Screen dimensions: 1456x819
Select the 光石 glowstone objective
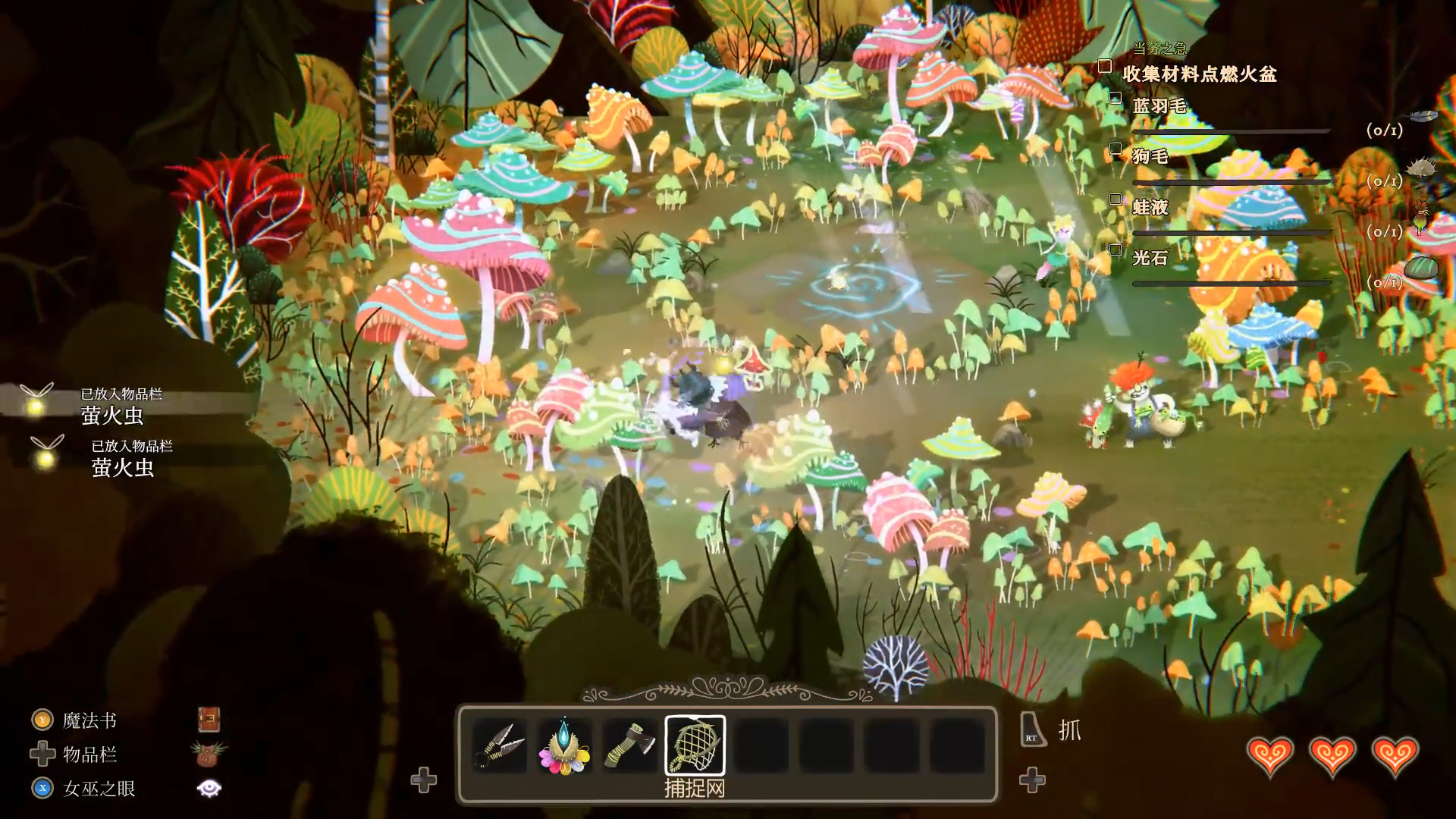(1150, 258)
